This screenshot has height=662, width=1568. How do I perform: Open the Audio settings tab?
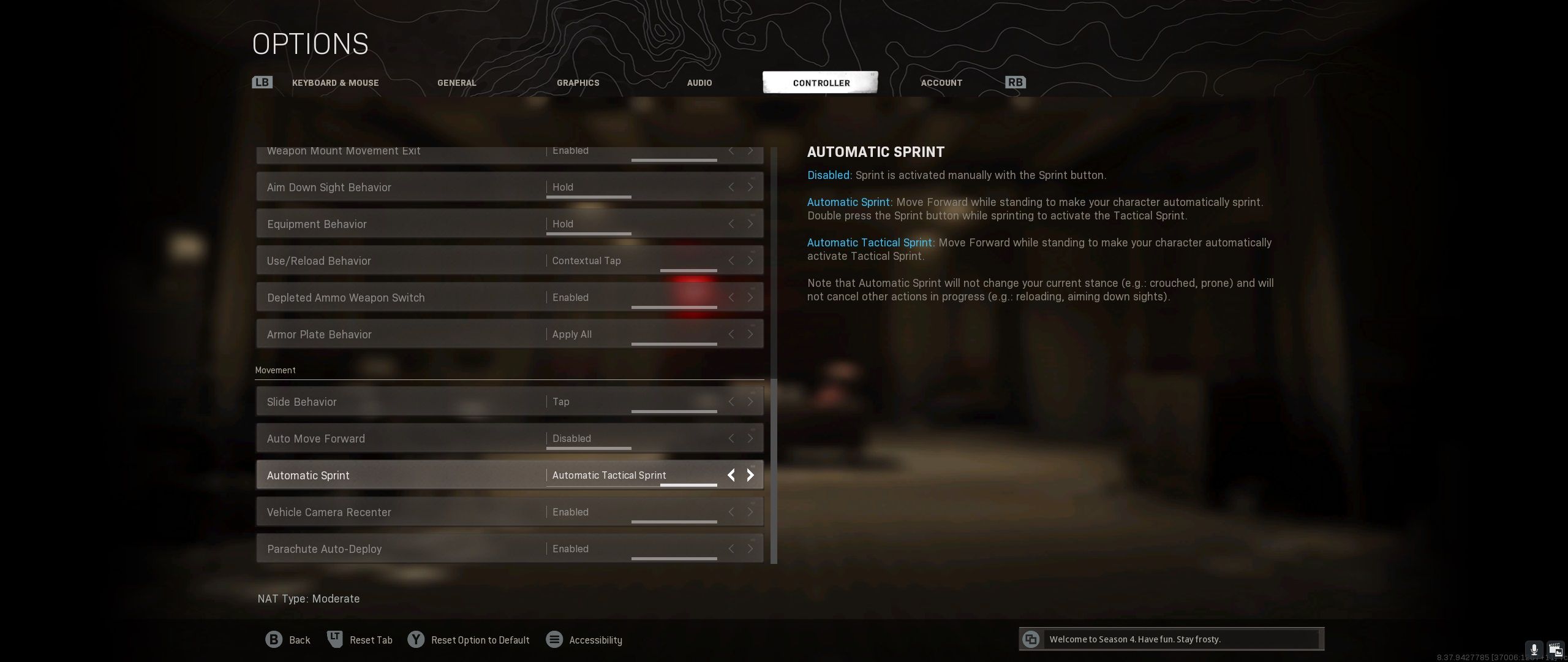point(699,83)
